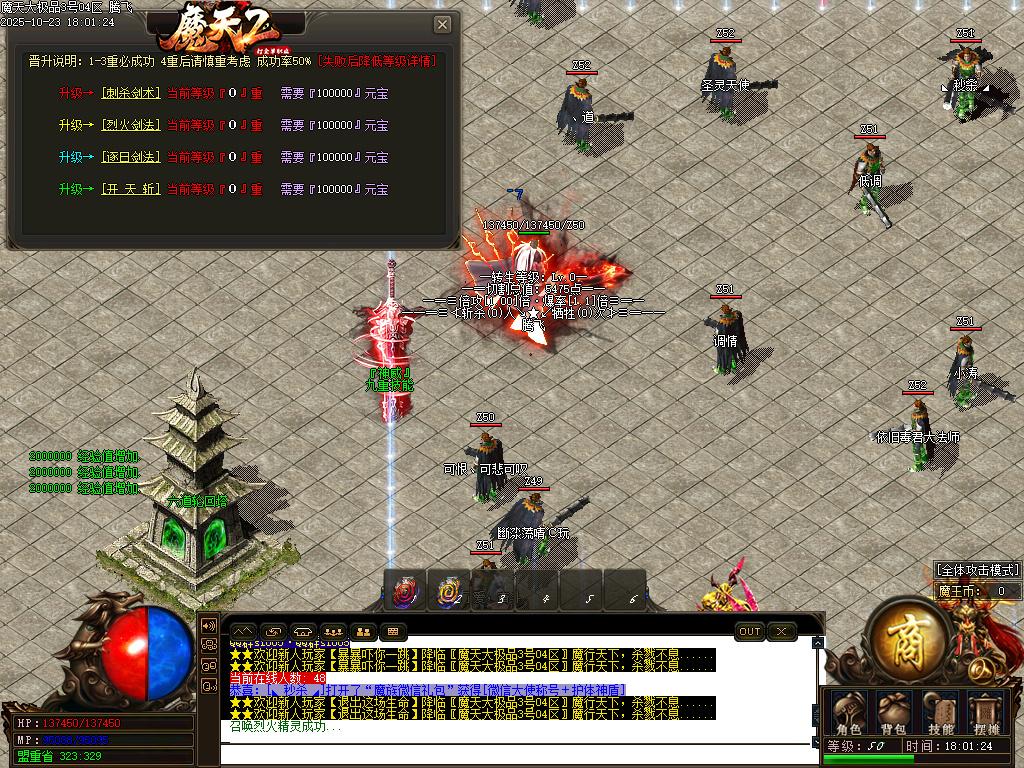
Task: Toggle the 全体攻击模式 attack mode label
Action: pyautogui.click(x=976, y=570)
